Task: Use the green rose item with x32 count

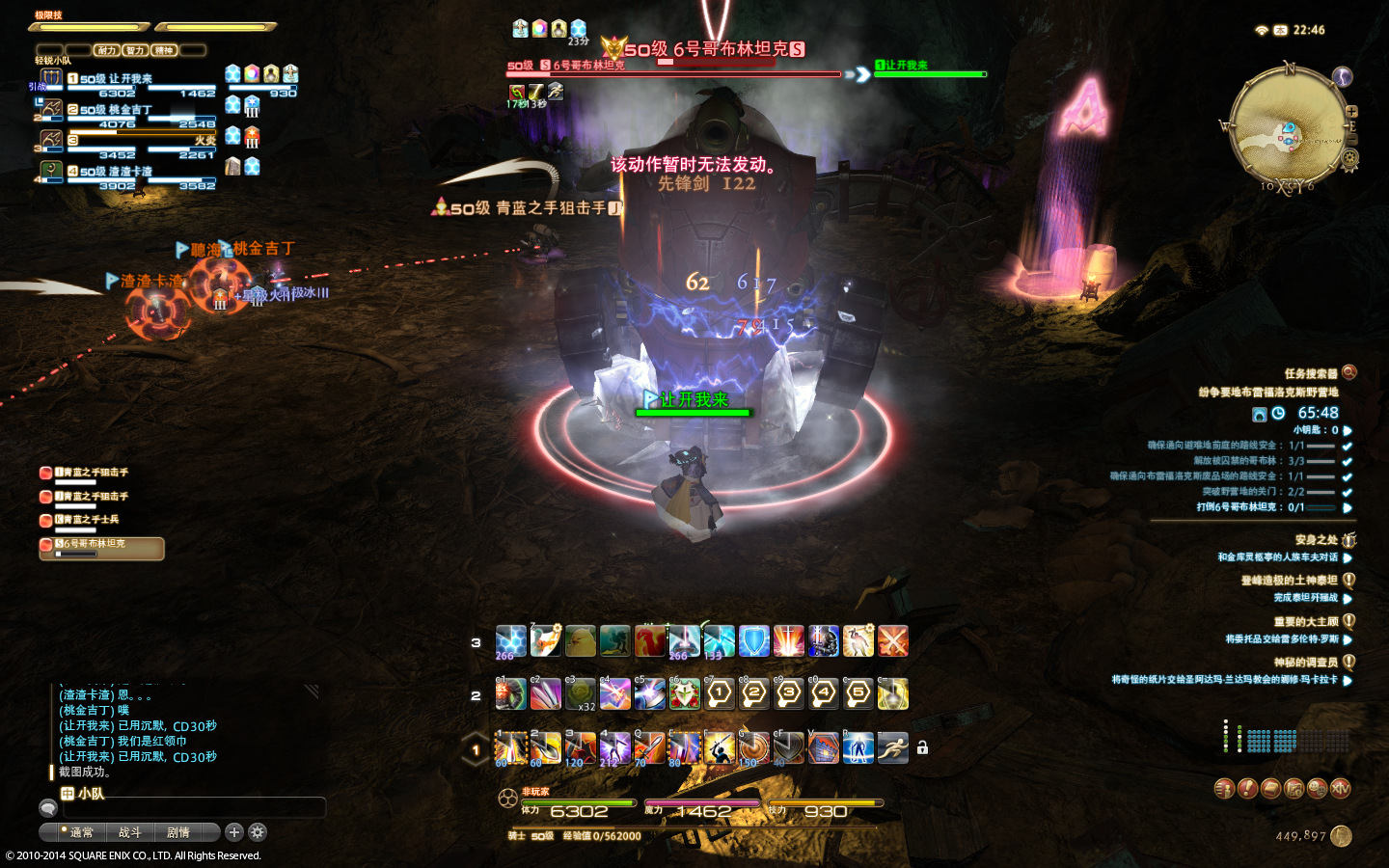Action: point(581,694)
